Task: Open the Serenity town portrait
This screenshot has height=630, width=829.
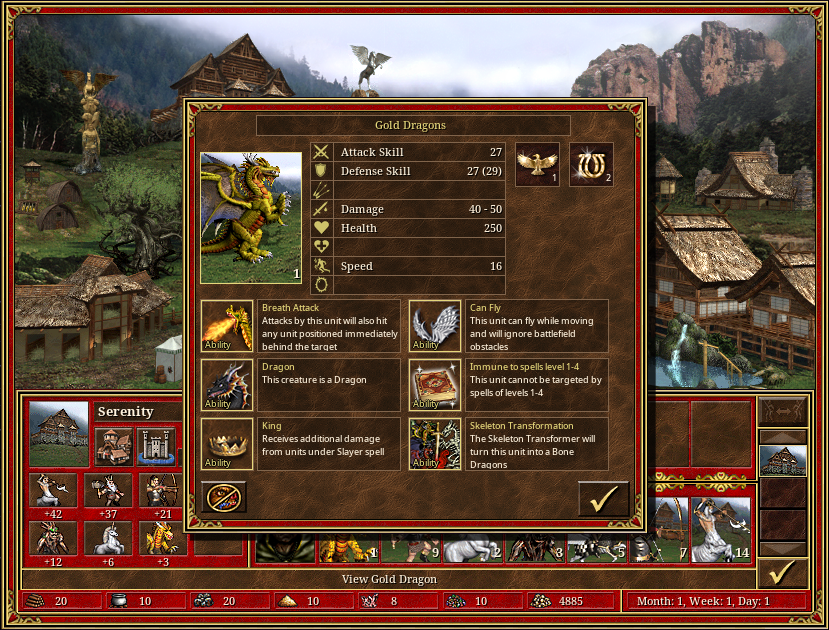Action: (x=59, y=433)
